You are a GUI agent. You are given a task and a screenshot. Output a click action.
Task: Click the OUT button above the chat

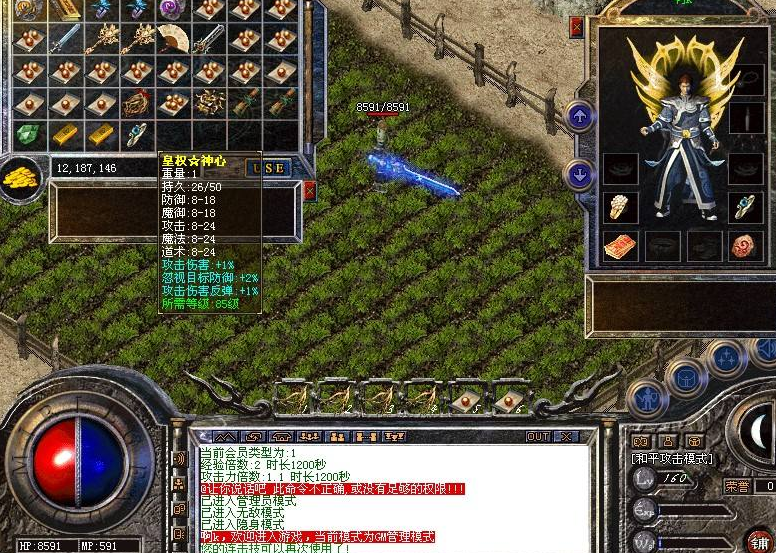(538, 437)
